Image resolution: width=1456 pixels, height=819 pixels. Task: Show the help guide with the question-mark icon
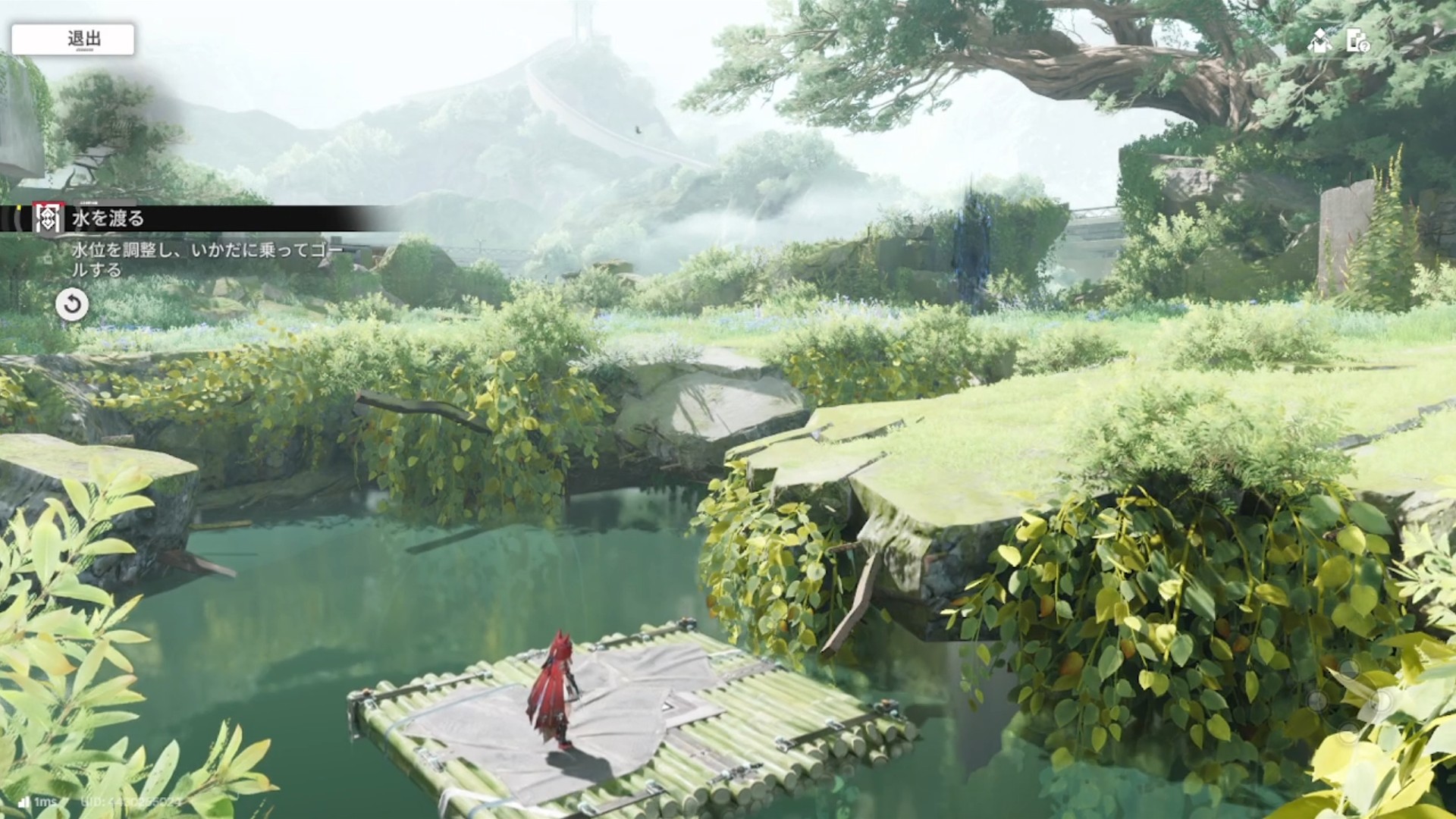click(x=1357, y=41)
